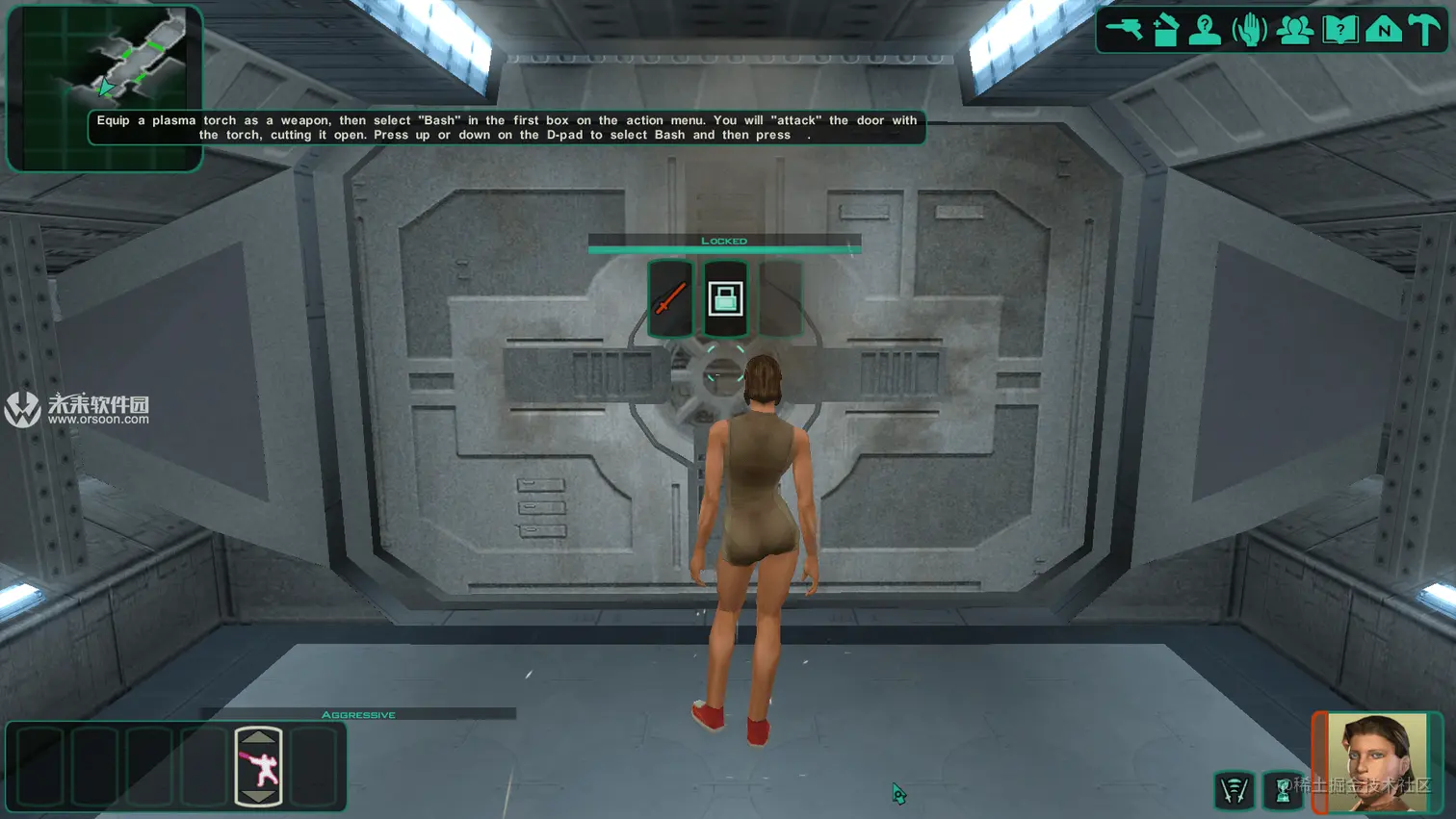
Task: Open the inventory box icon
Action: (1165, 30)
